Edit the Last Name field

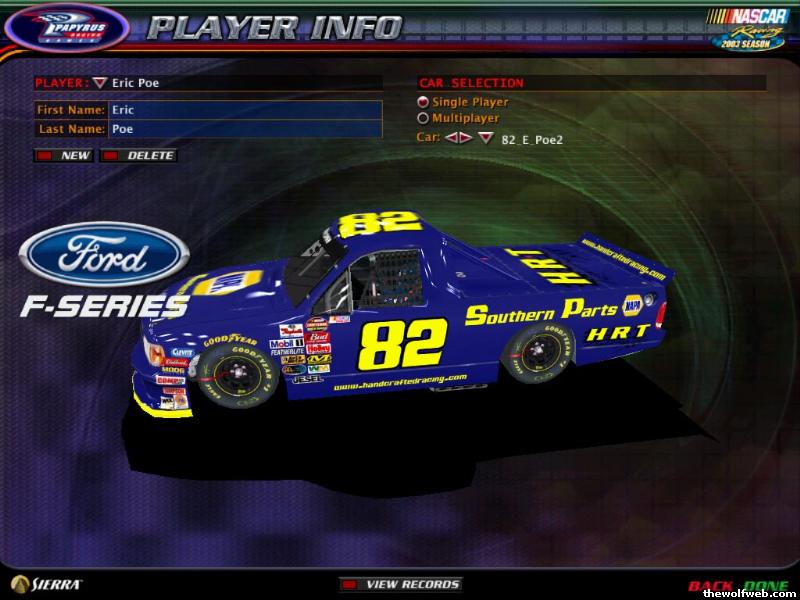coord(244,130)
